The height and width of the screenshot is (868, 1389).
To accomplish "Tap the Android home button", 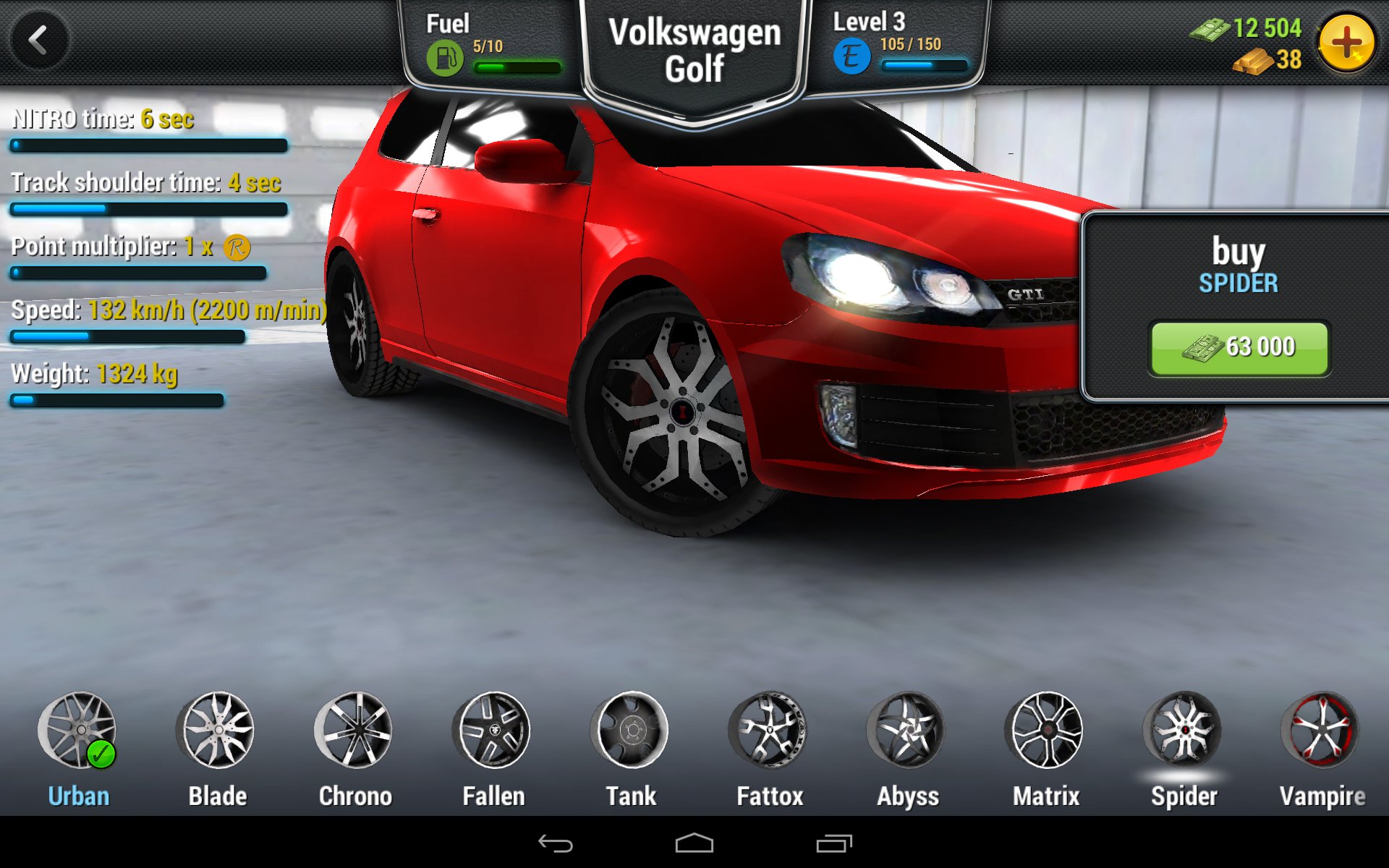I will click(x=694, y=843).
